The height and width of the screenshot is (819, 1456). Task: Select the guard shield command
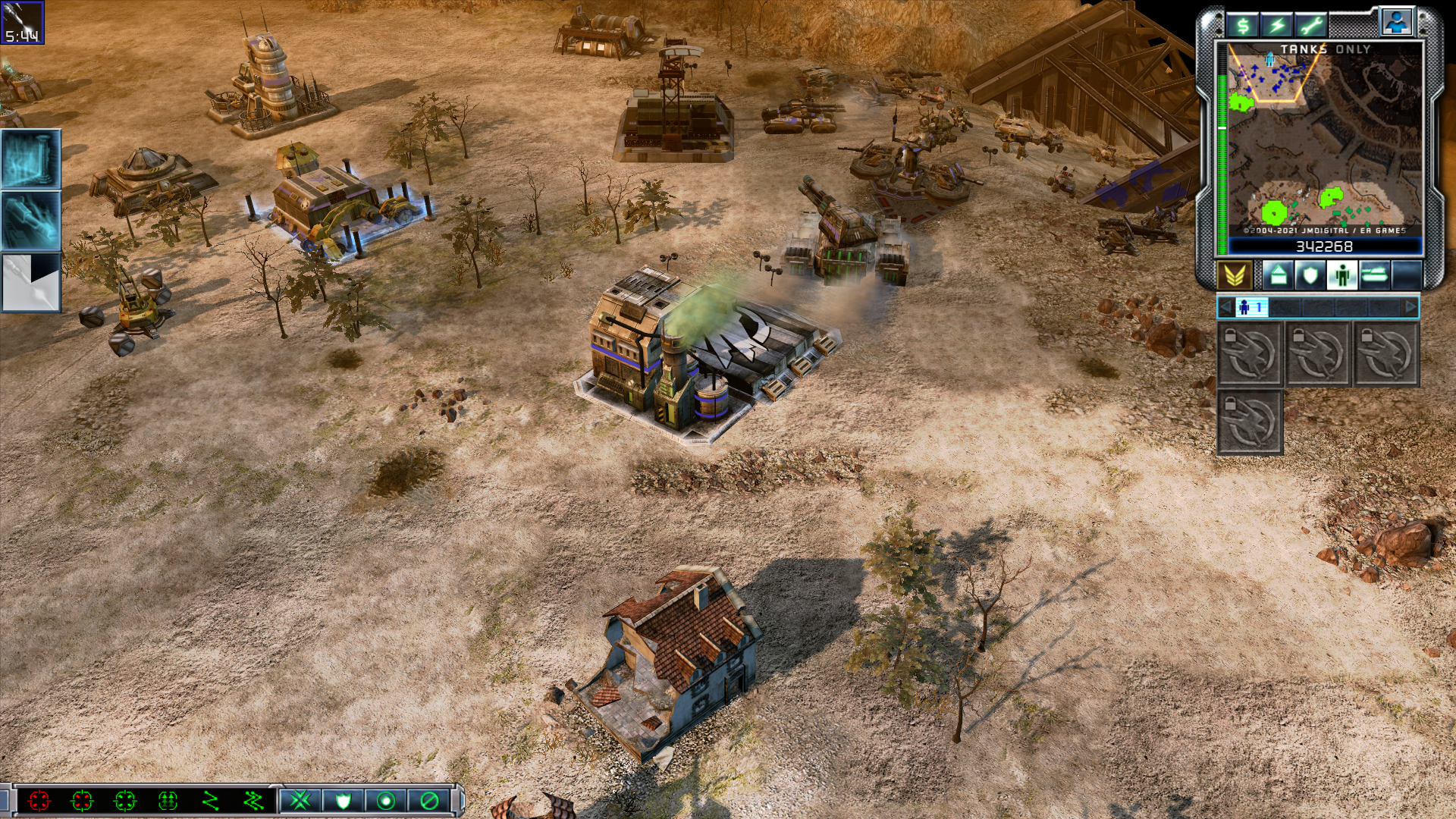point(343,800)
